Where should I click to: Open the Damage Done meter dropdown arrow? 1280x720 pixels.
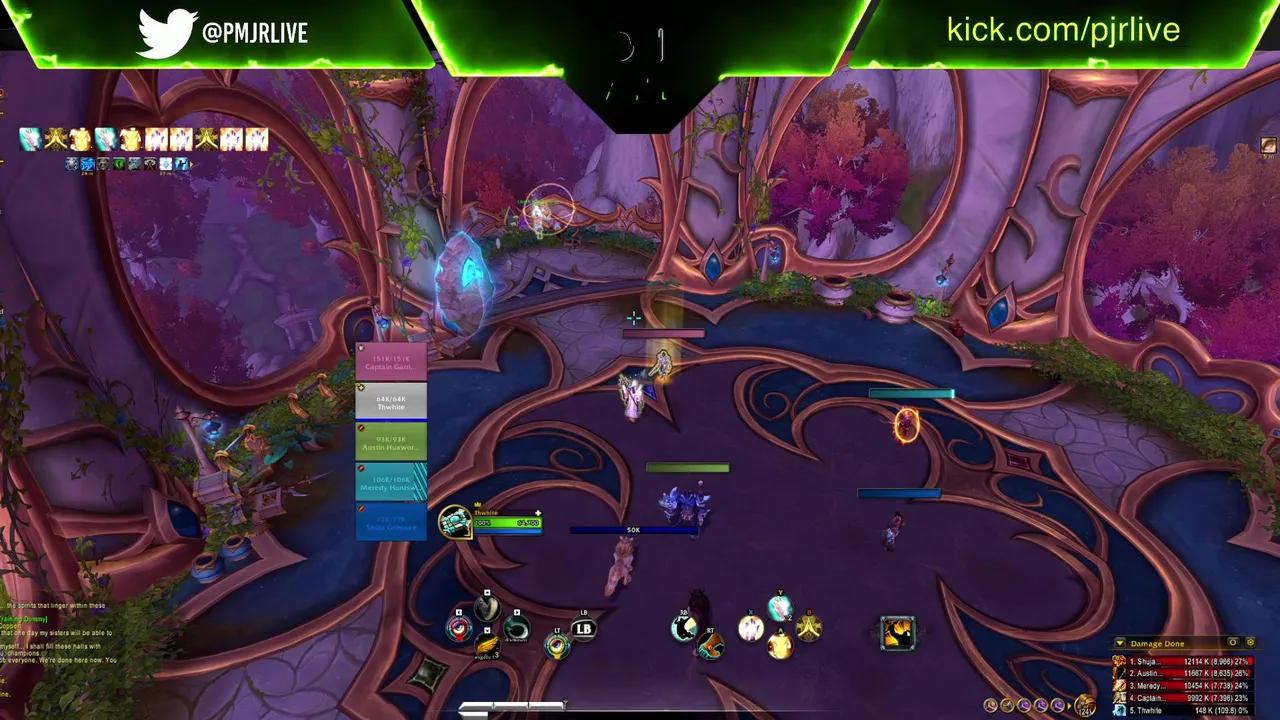(1120, 643)
